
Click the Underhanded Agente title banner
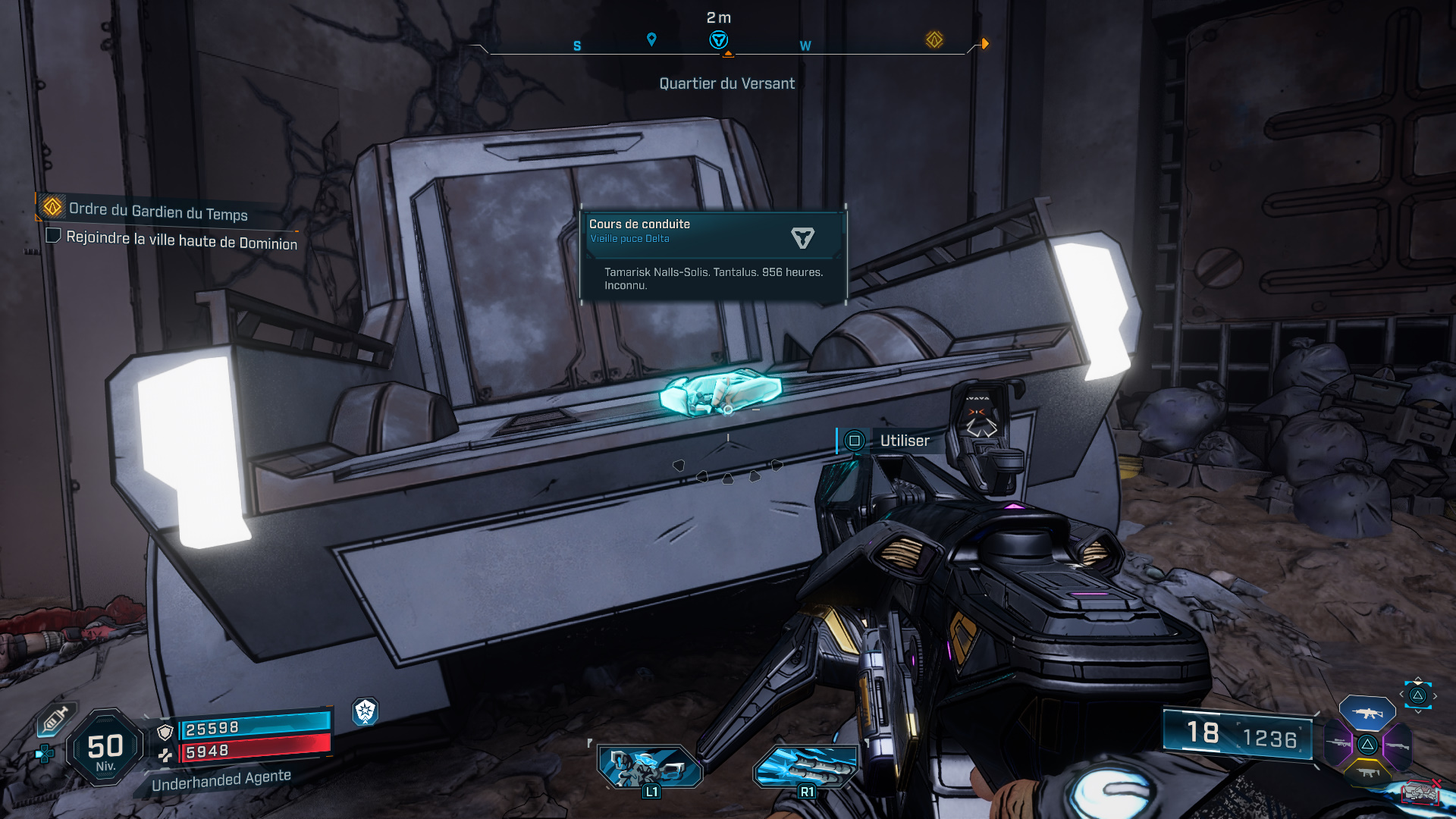coord(221,780)
